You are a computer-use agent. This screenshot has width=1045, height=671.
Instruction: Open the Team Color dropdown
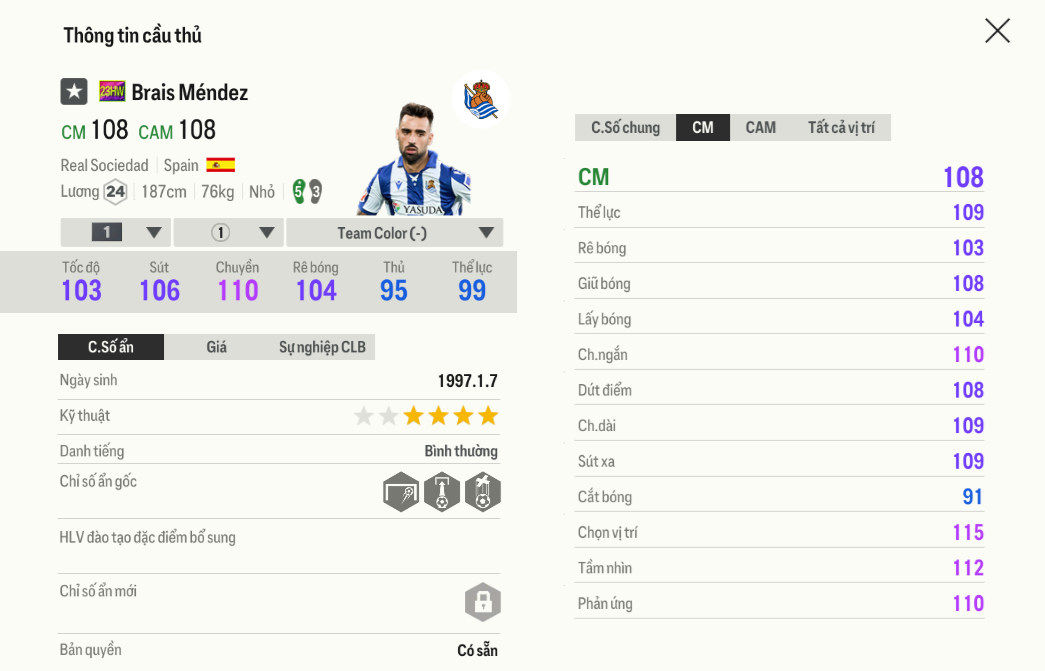point(395,233)
